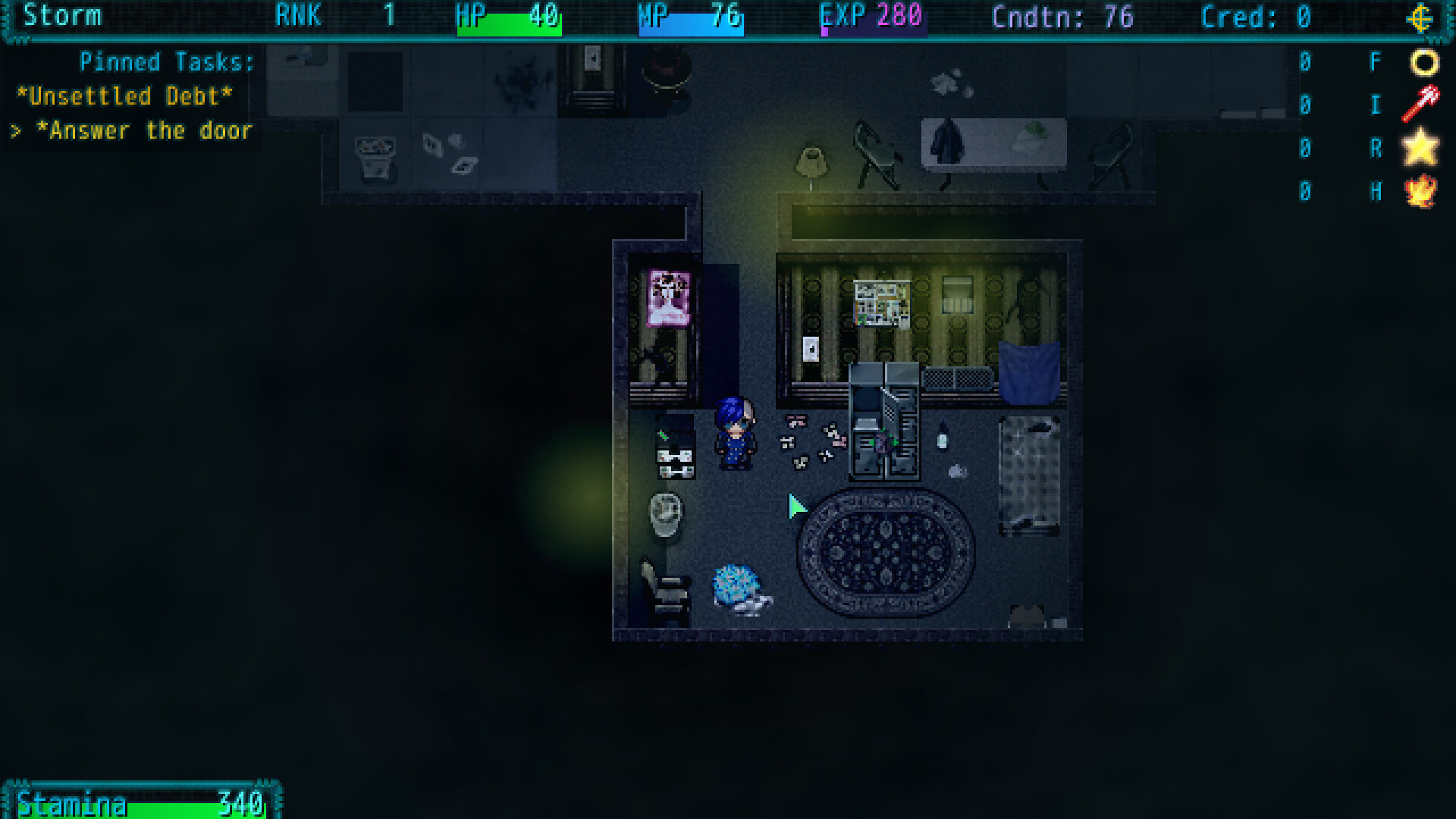Expand the Pinned Tasks list
The height and width of the screenshot is (819, 1456).
[x=167, y=61]
